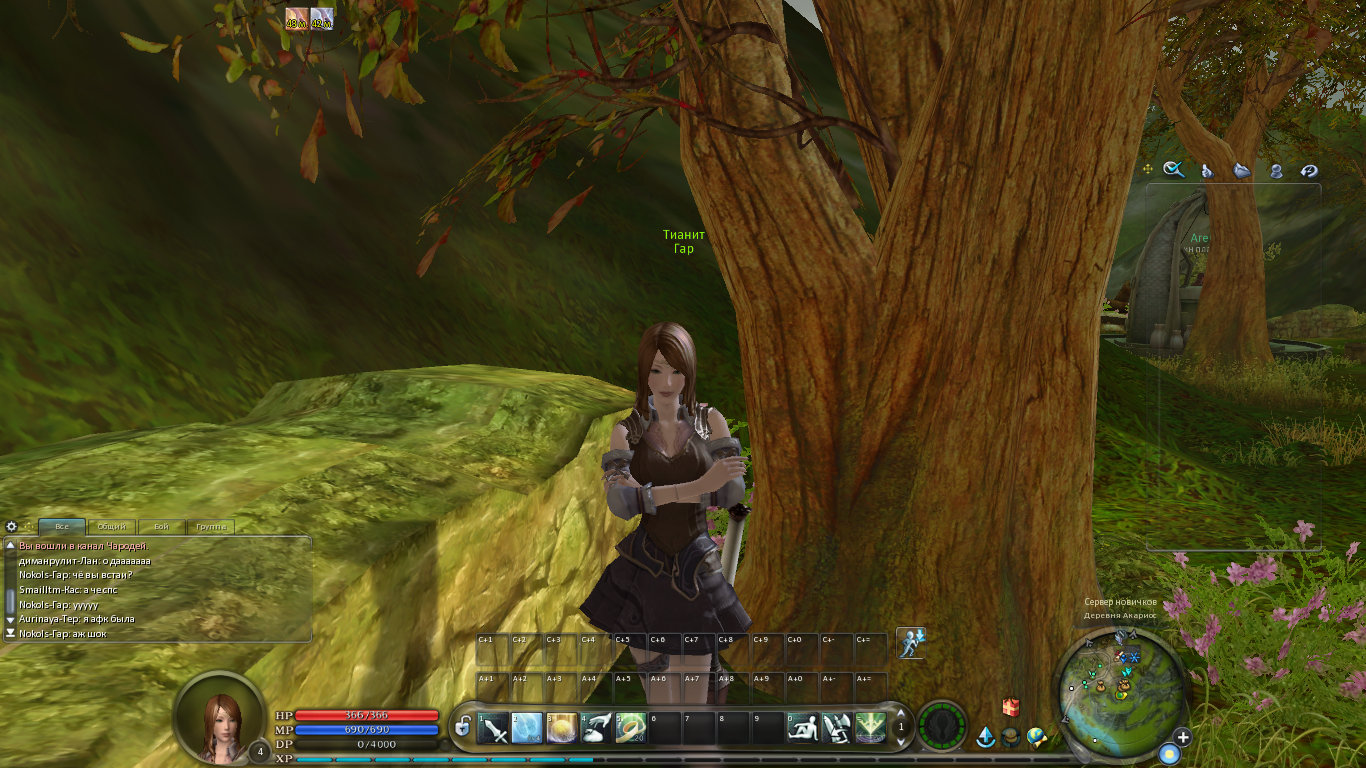Cast the golden orb skill in slot 3

(x=562, y=728)
